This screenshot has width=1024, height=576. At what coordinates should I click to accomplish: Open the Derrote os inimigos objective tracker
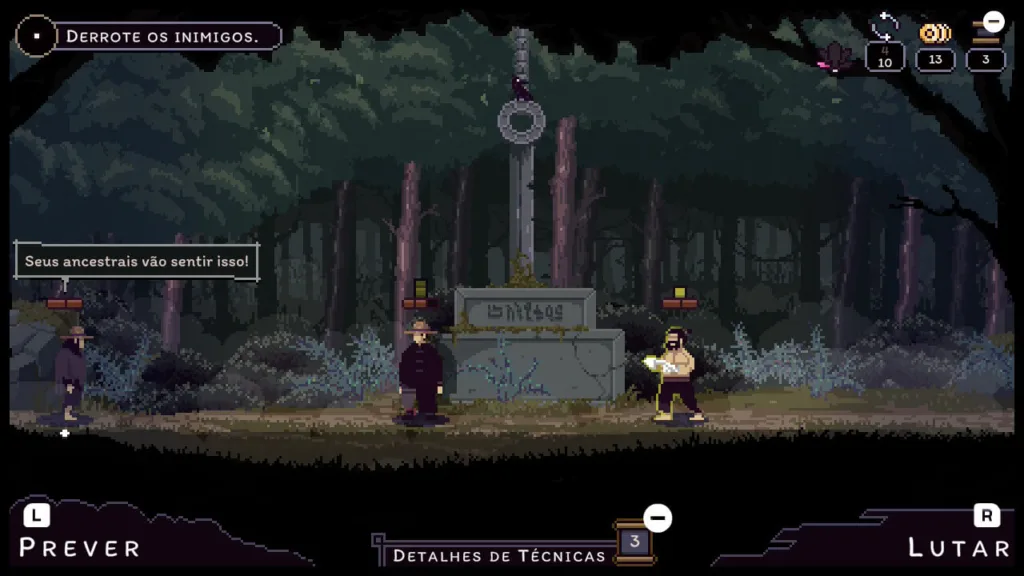(x=160, y=37)
